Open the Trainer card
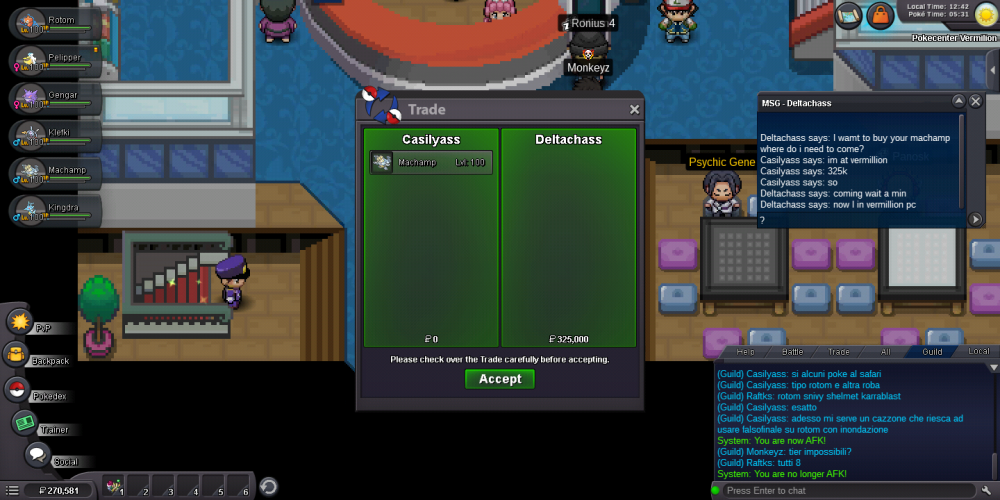 (24, 423)
